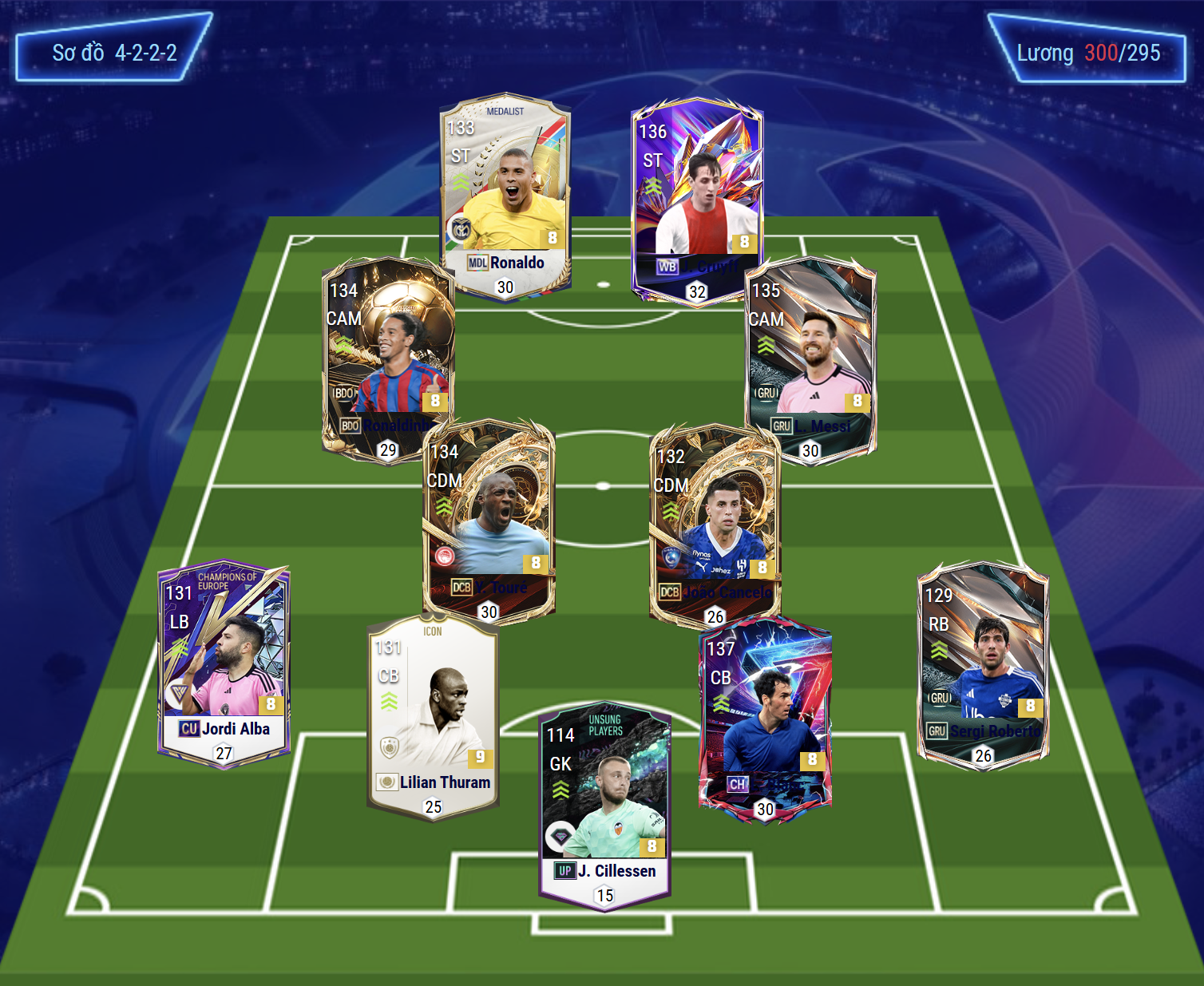Screen dimensions: 1204x986
Task: Pick the 137-rated CB card
Action: click(765, 715)
